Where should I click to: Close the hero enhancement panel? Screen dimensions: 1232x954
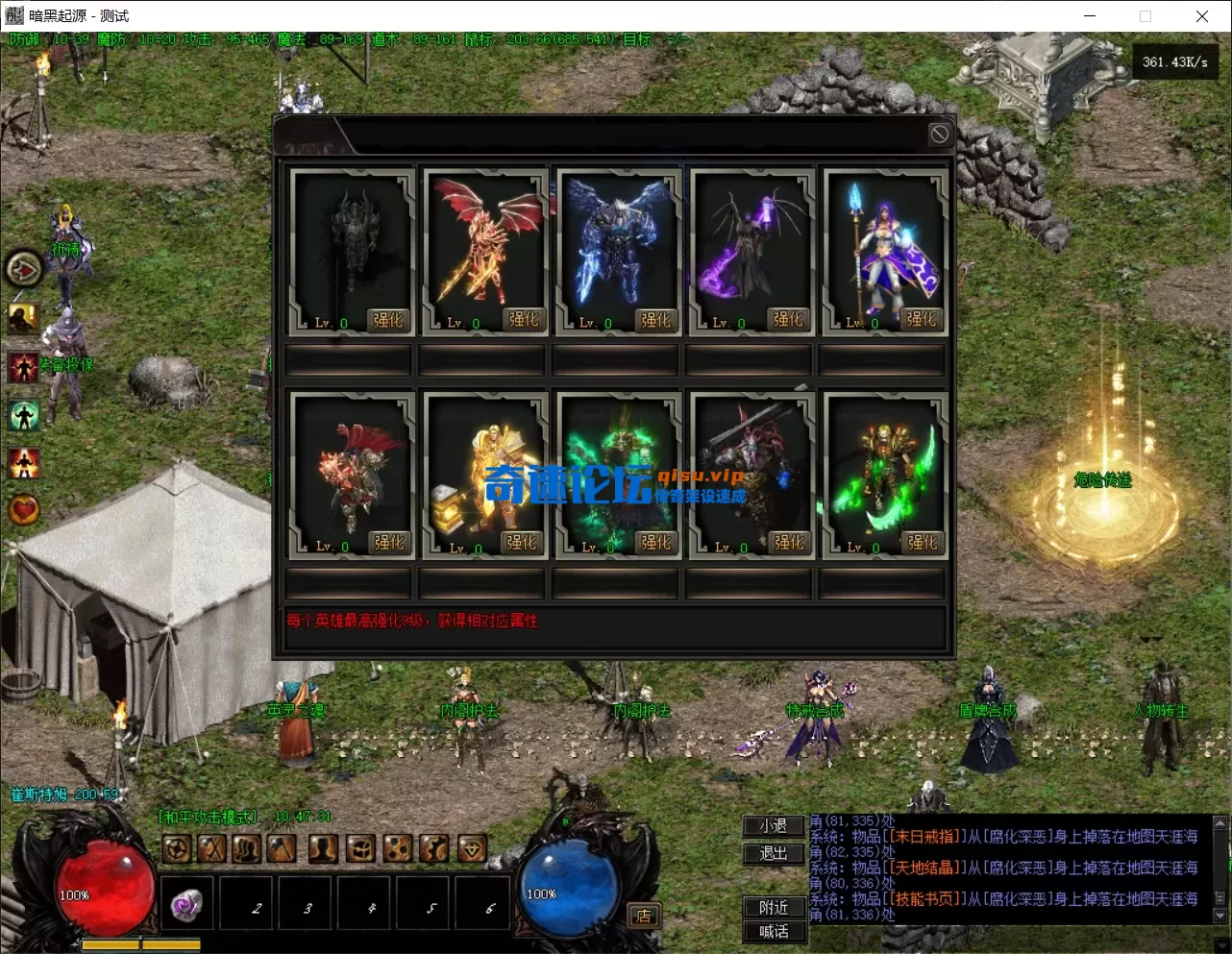[x=939, y=135]
